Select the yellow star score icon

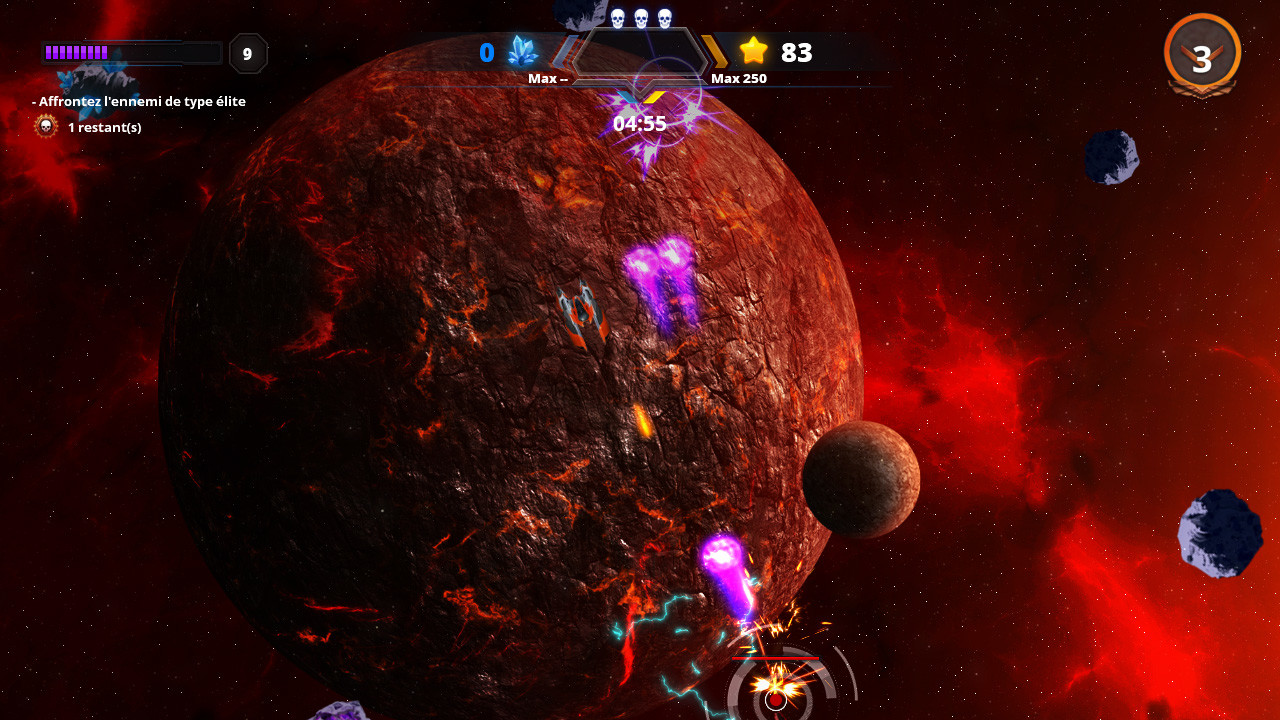(752, 52)
